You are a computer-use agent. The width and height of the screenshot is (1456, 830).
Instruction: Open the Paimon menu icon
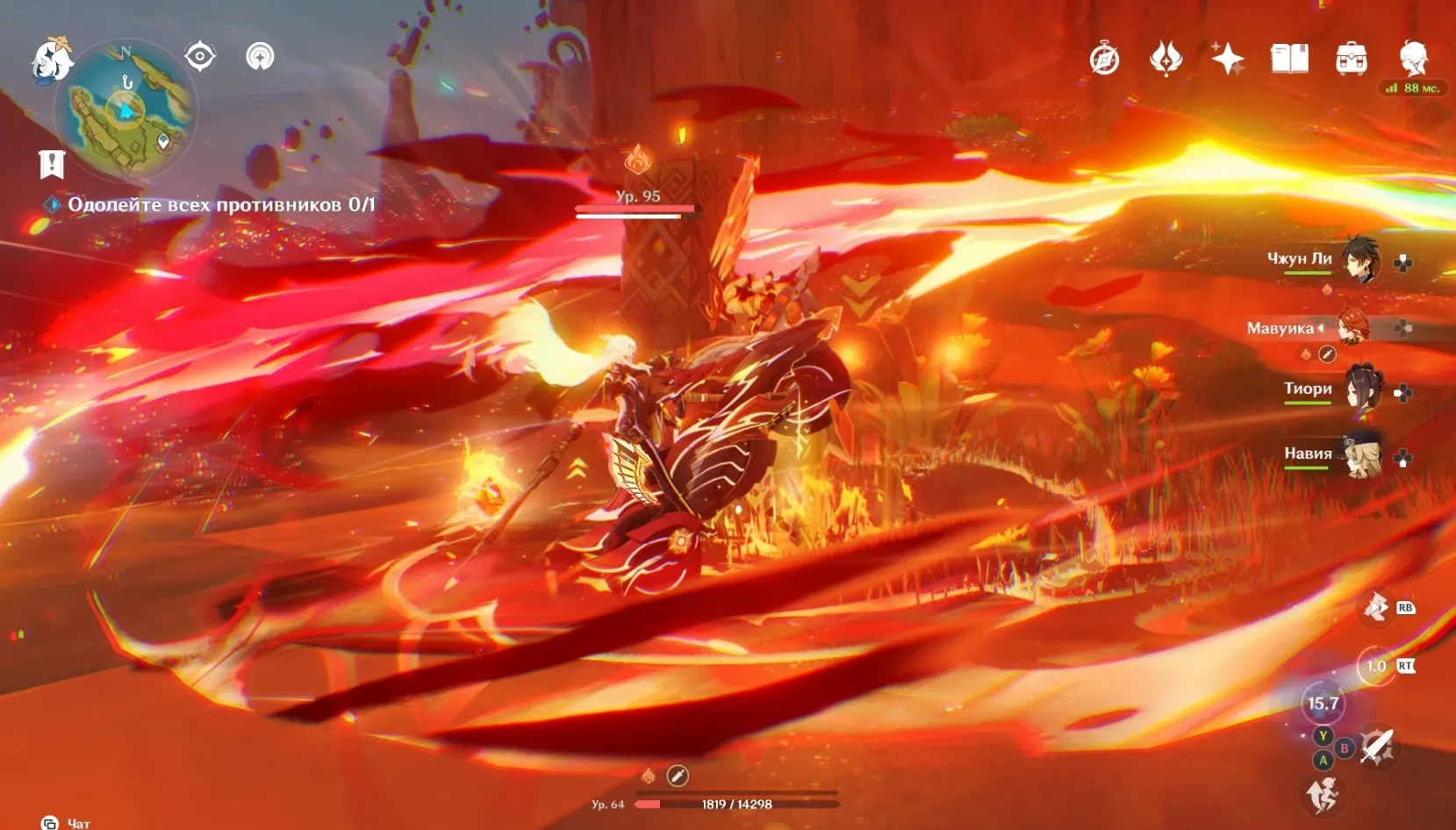click(51, 60)
